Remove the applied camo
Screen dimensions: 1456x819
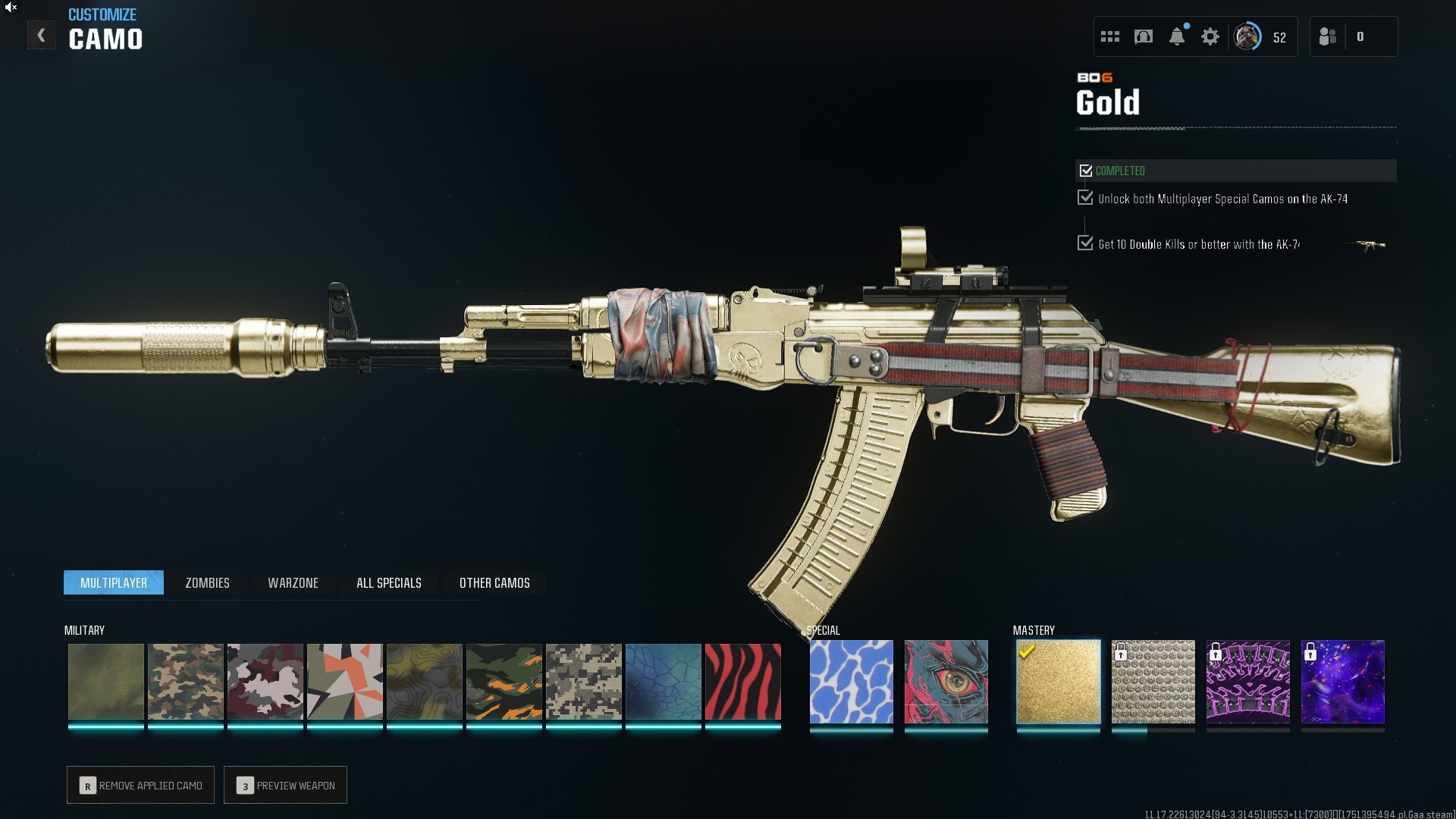coord(140,785)
